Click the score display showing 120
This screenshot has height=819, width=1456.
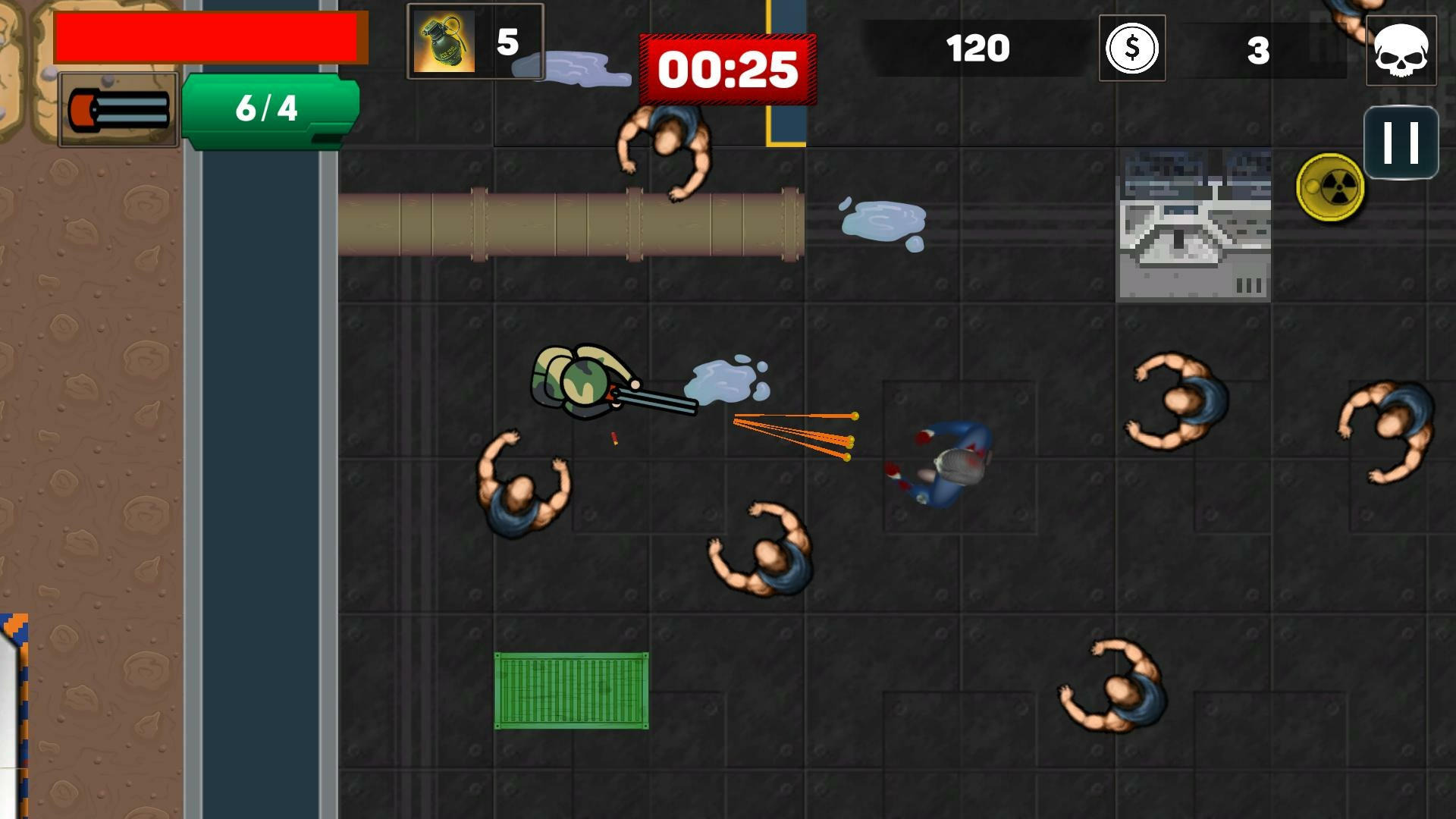978,47
